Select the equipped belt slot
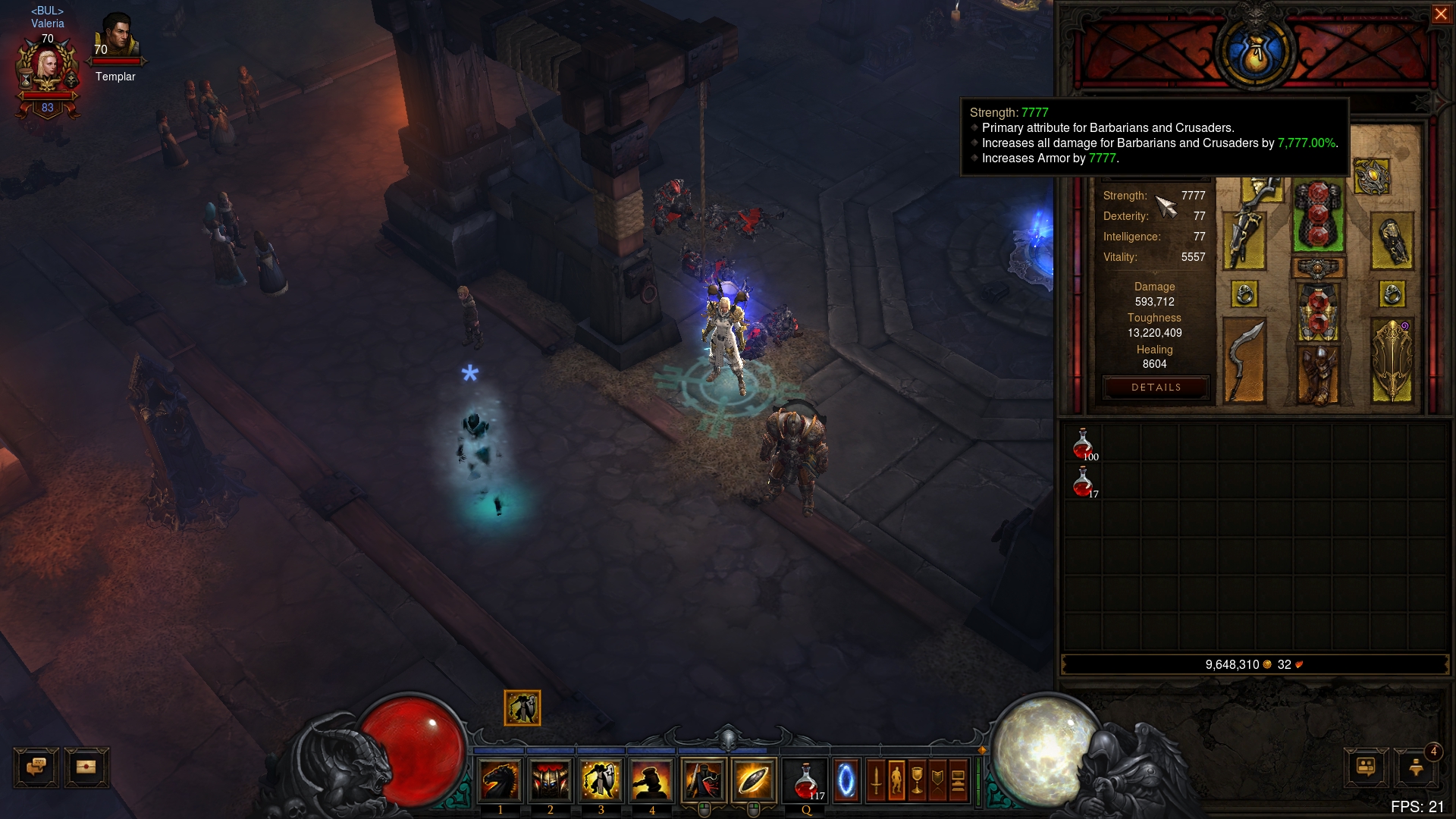This screenshot has height=819, width=1456. [x=1318, y=268]
